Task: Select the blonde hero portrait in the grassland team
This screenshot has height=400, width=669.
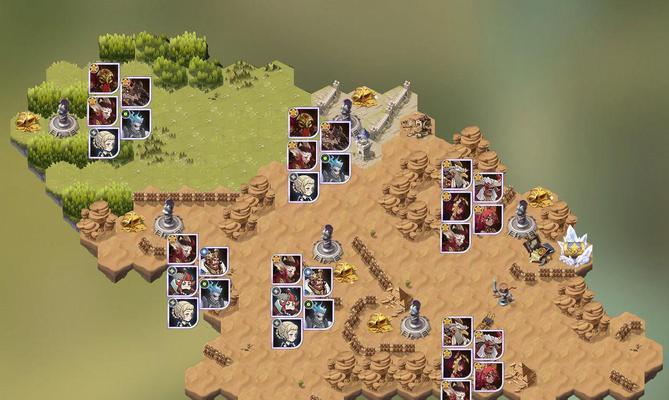Action: 104,143
